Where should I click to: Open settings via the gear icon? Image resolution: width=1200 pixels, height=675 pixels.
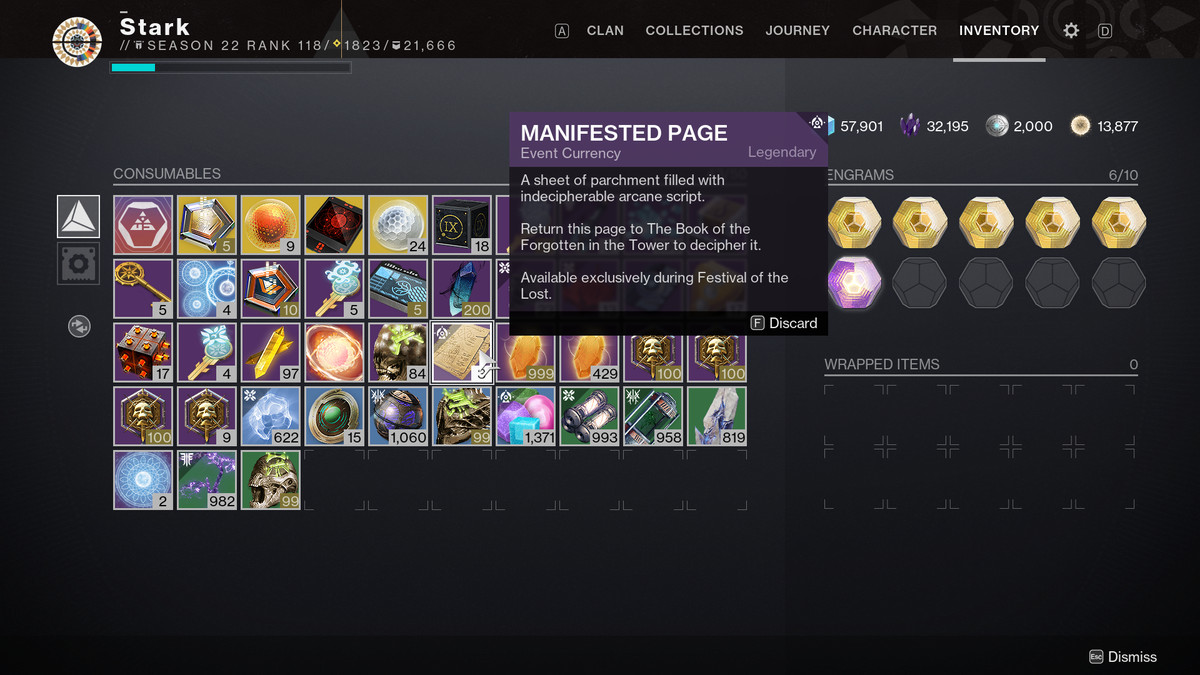click(x=1071, y=31)
